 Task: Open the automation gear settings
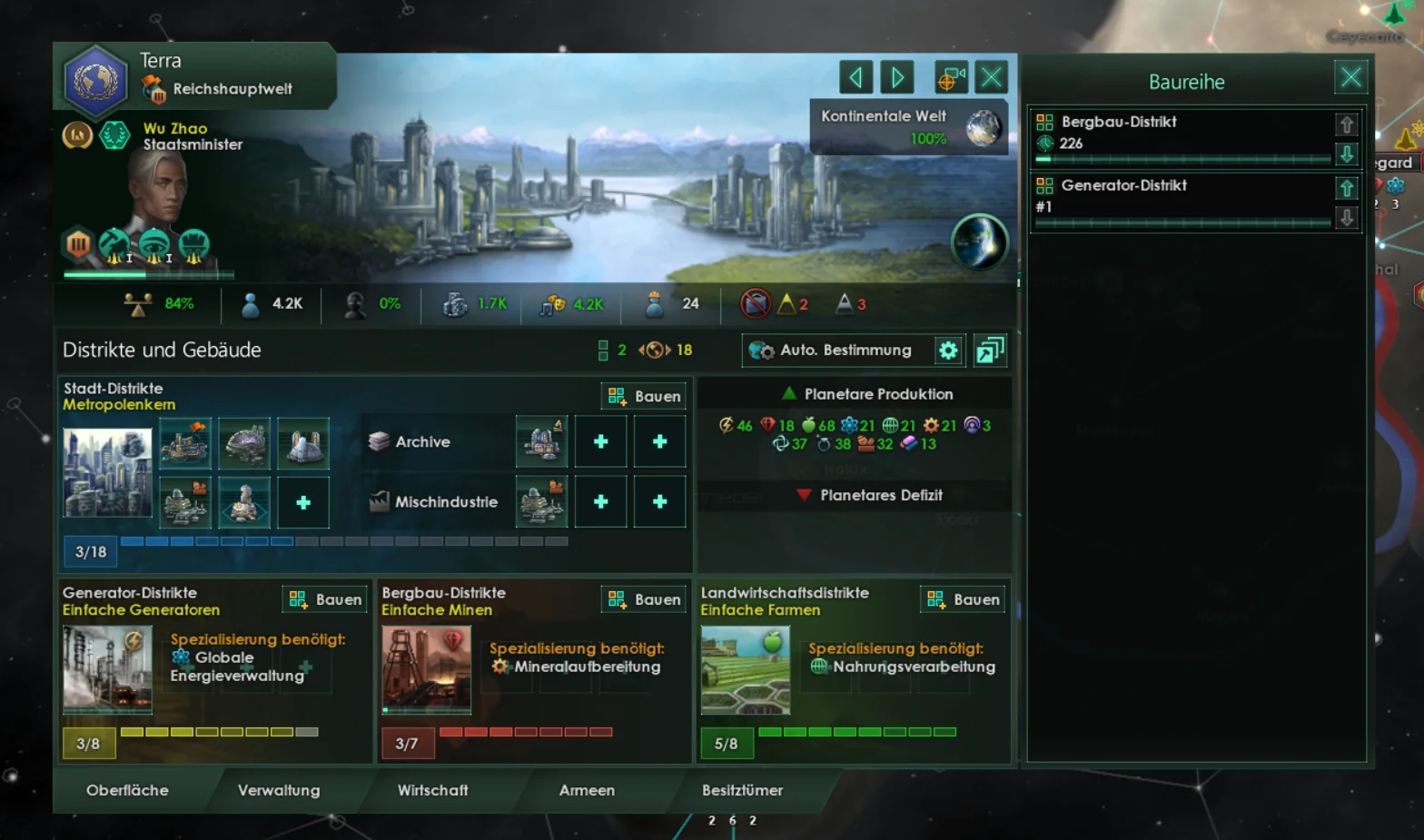pos(948,351)
